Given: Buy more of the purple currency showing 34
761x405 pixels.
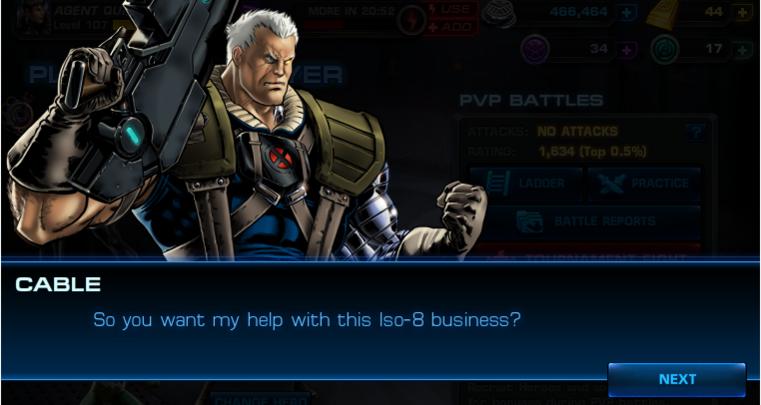Looking at the screenshot, I should tap(627, 50).
